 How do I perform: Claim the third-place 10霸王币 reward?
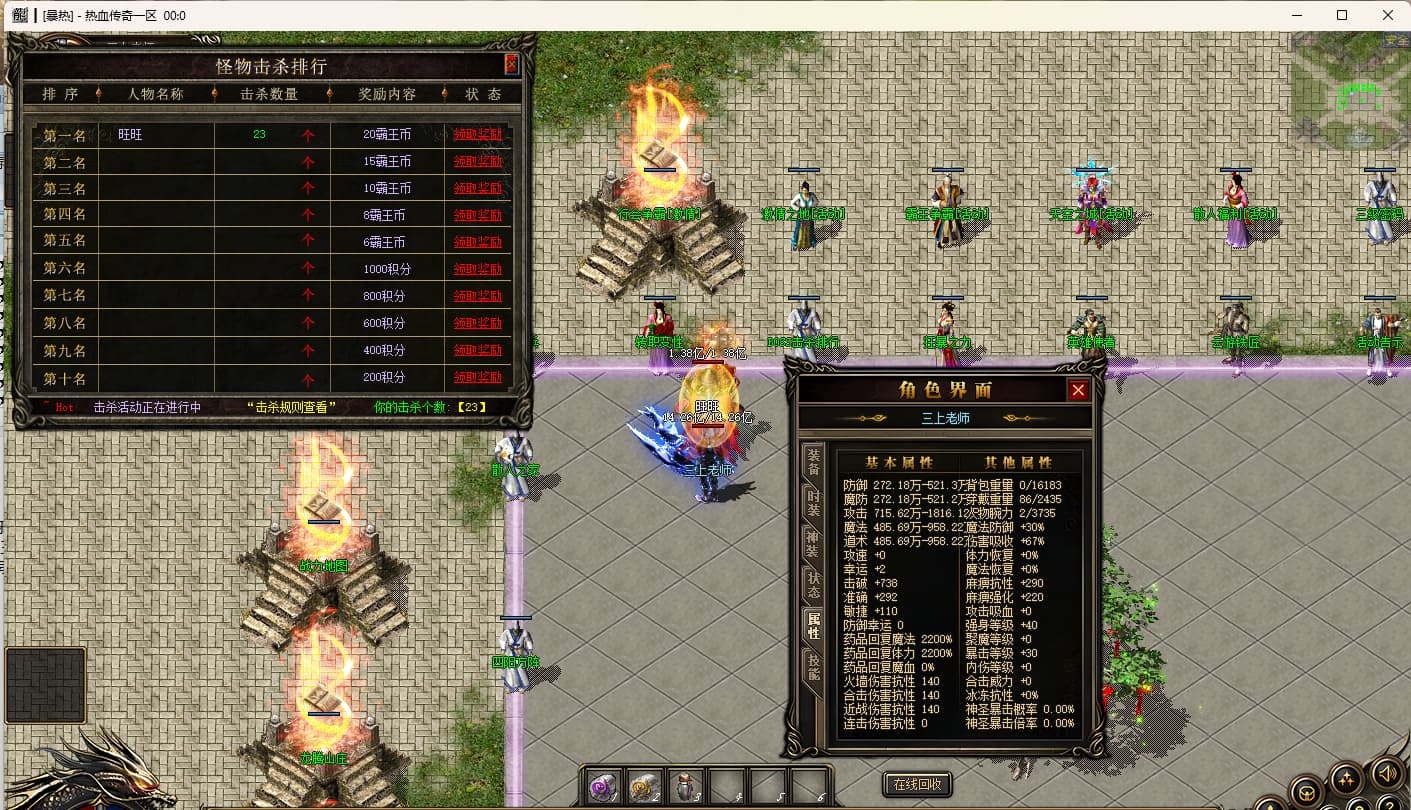click(477, 188)
